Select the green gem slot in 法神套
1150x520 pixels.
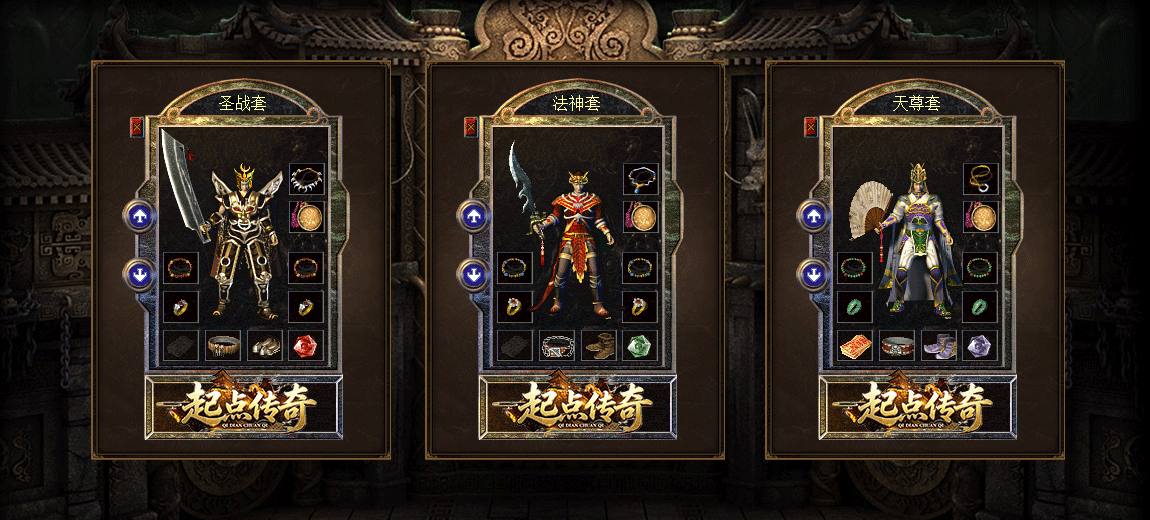[x=640, y=346]
